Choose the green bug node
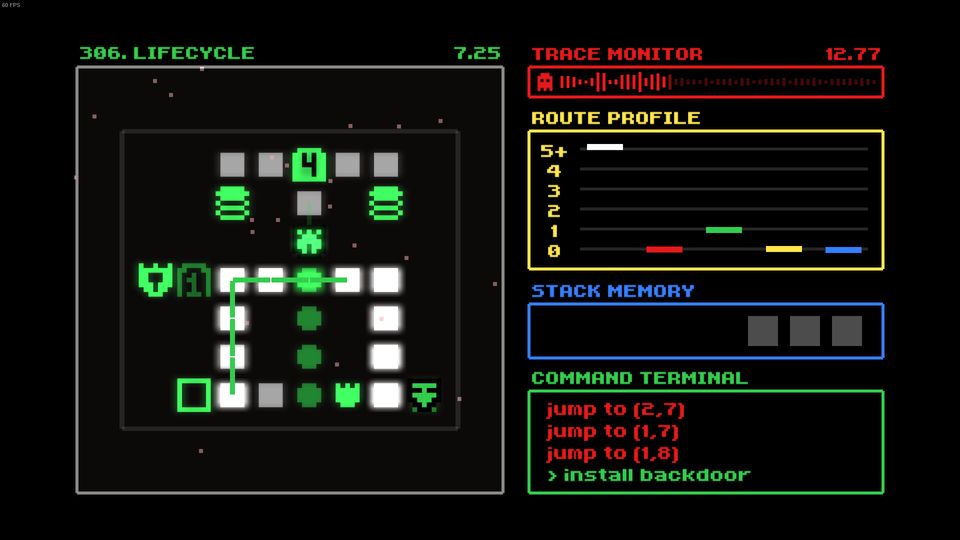Viewport: 960px width, 540px height. pos(309,241)
